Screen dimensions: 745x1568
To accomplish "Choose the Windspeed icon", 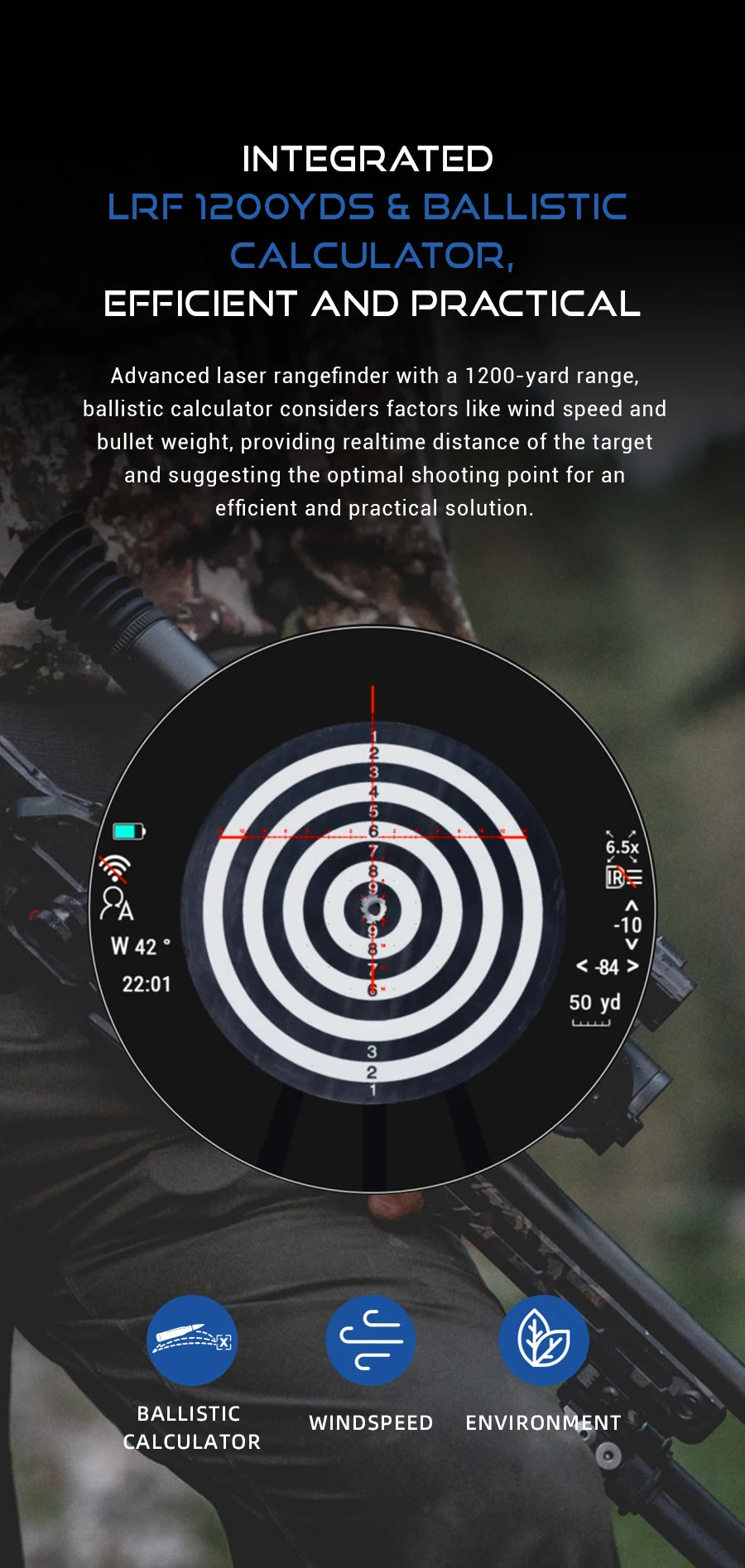I will pyautogui.click(x=370, y=1340).
